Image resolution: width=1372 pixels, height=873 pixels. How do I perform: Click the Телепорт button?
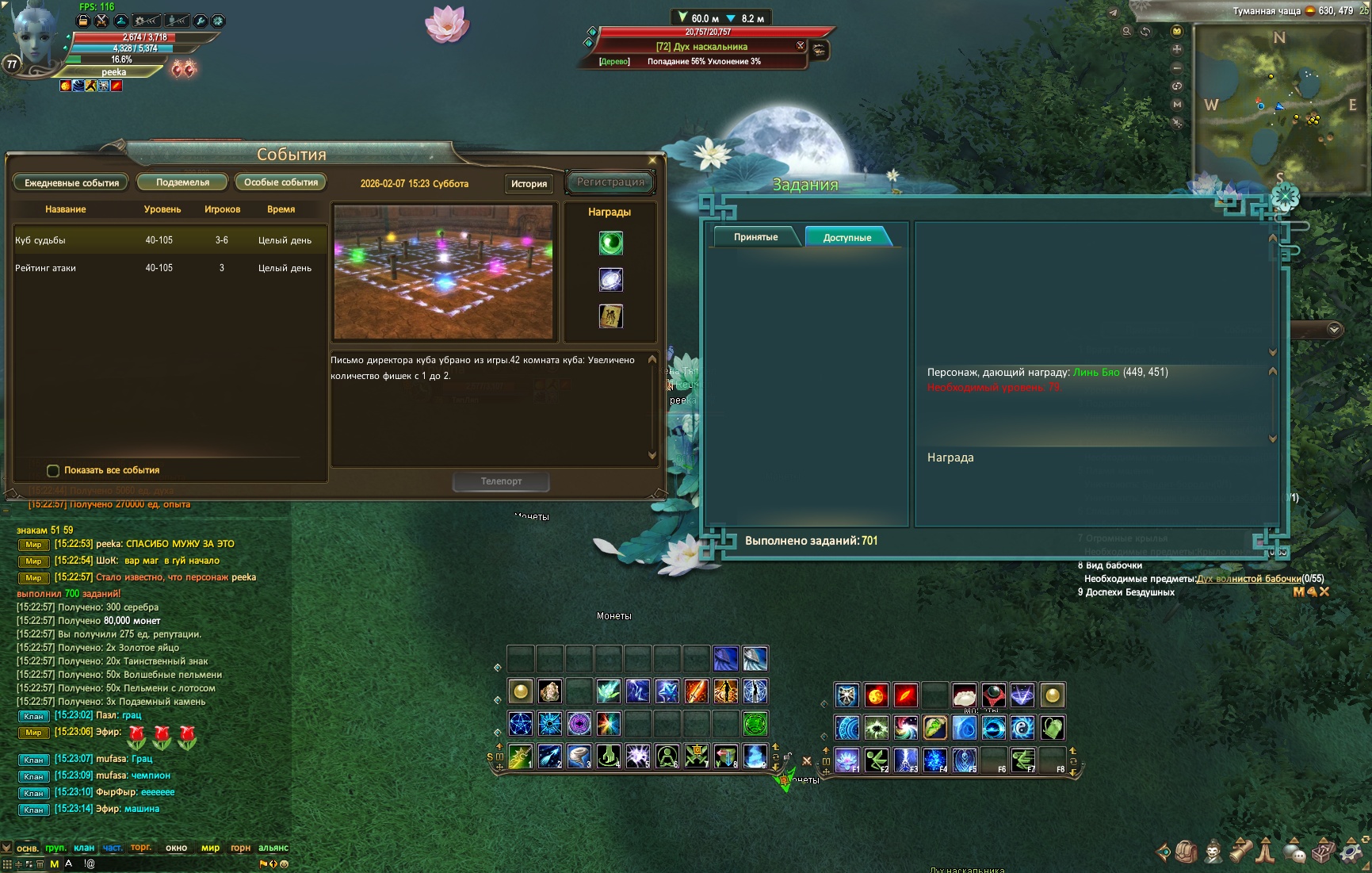coord(501,481)
